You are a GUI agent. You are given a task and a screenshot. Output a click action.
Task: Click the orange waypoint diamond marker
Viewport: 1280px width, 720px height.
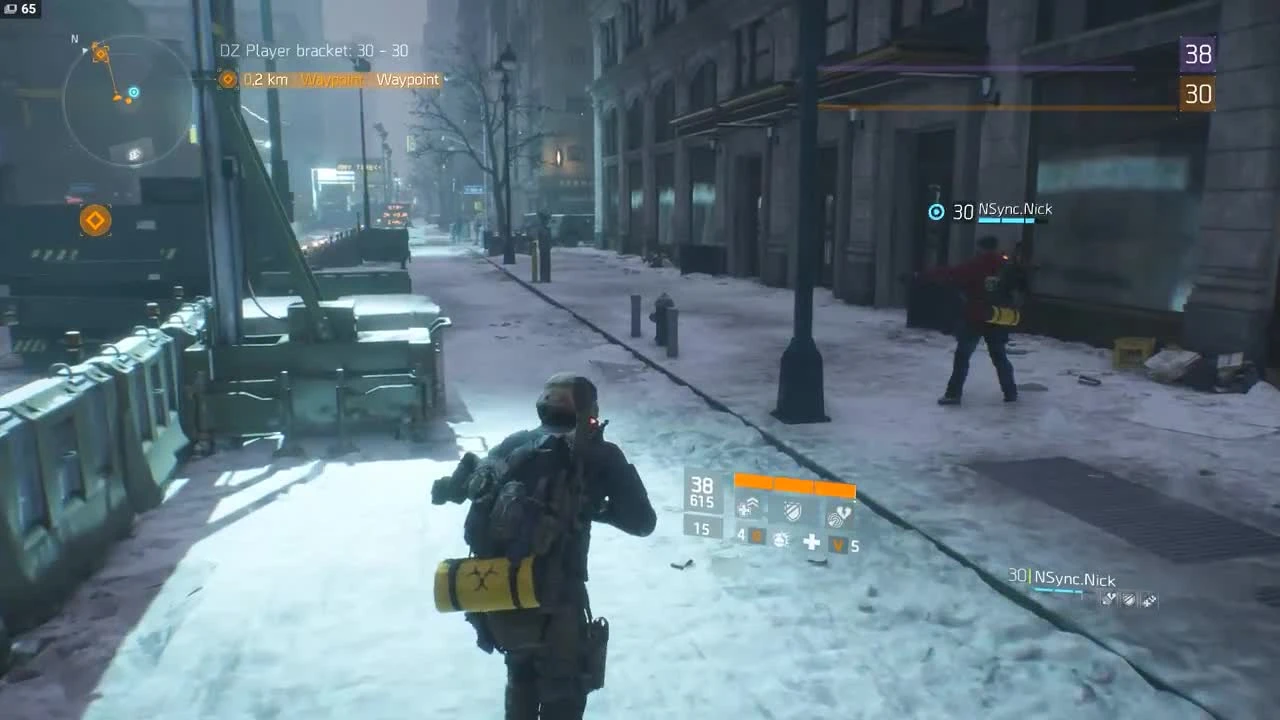pos(95,220)
